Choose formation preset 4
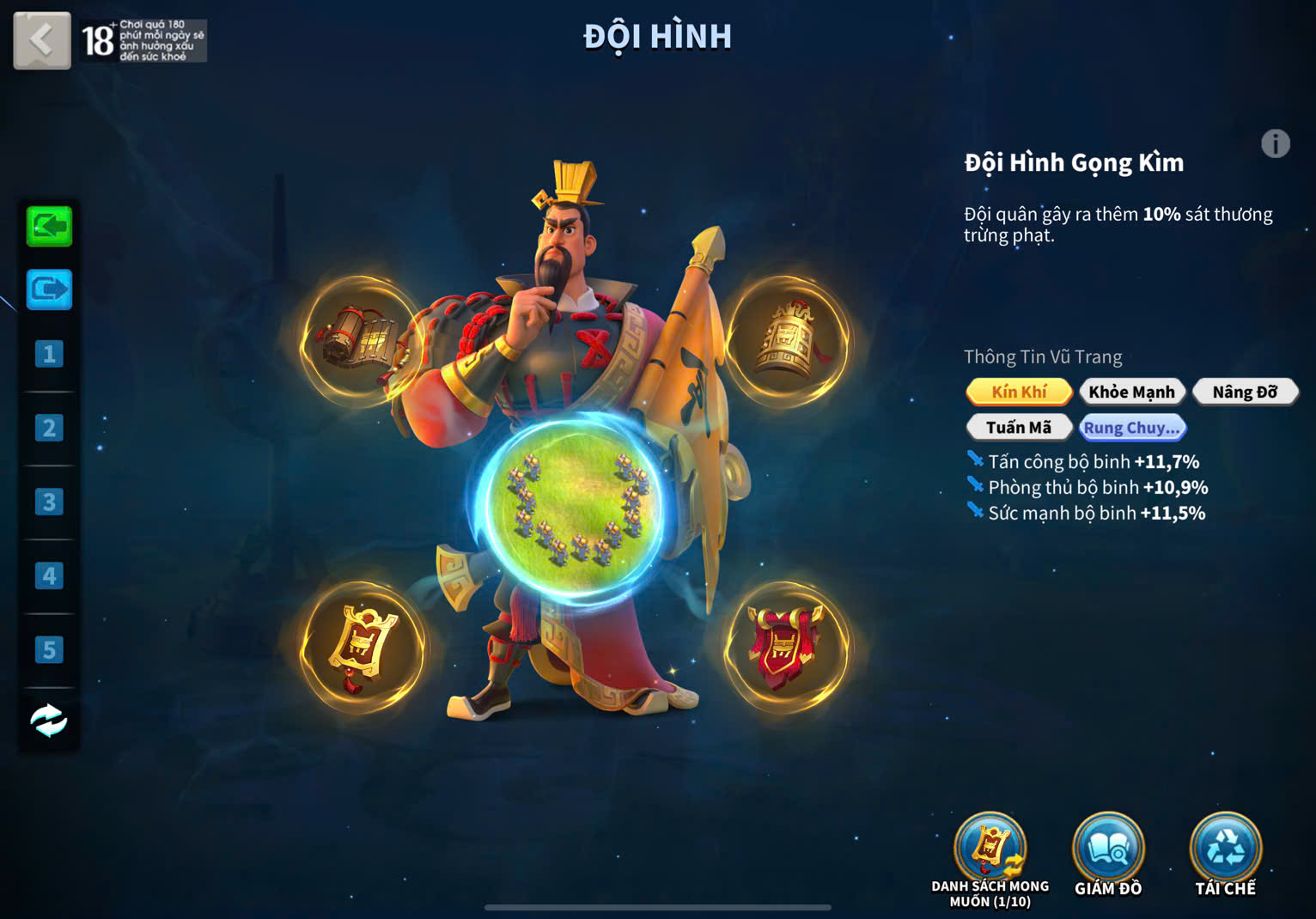The width and height of the screenshot is (1316, 919). coord(49,575)
